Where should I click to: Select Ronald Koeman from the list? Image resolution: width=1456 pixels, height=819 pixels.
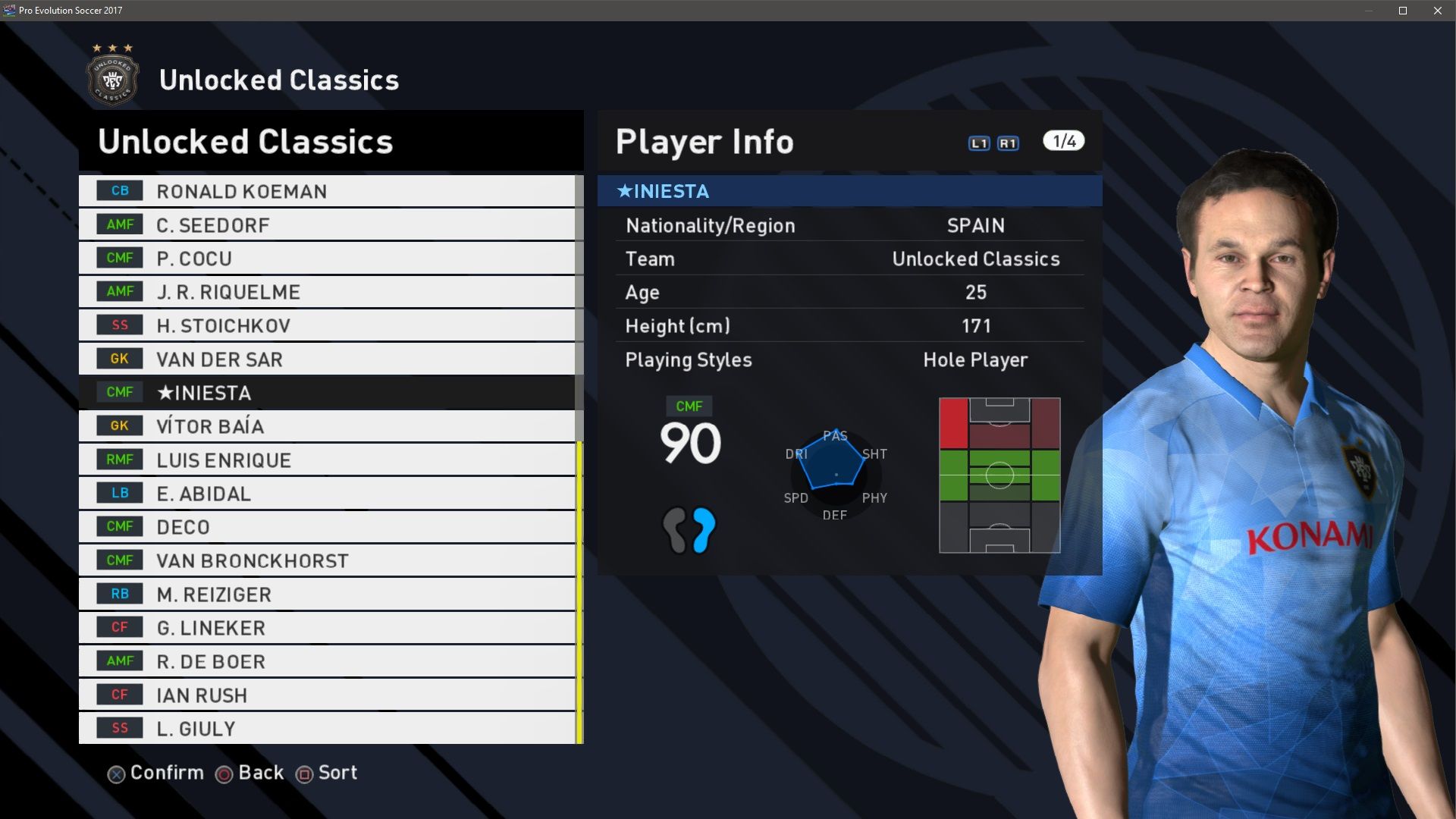tap(326, 191)
